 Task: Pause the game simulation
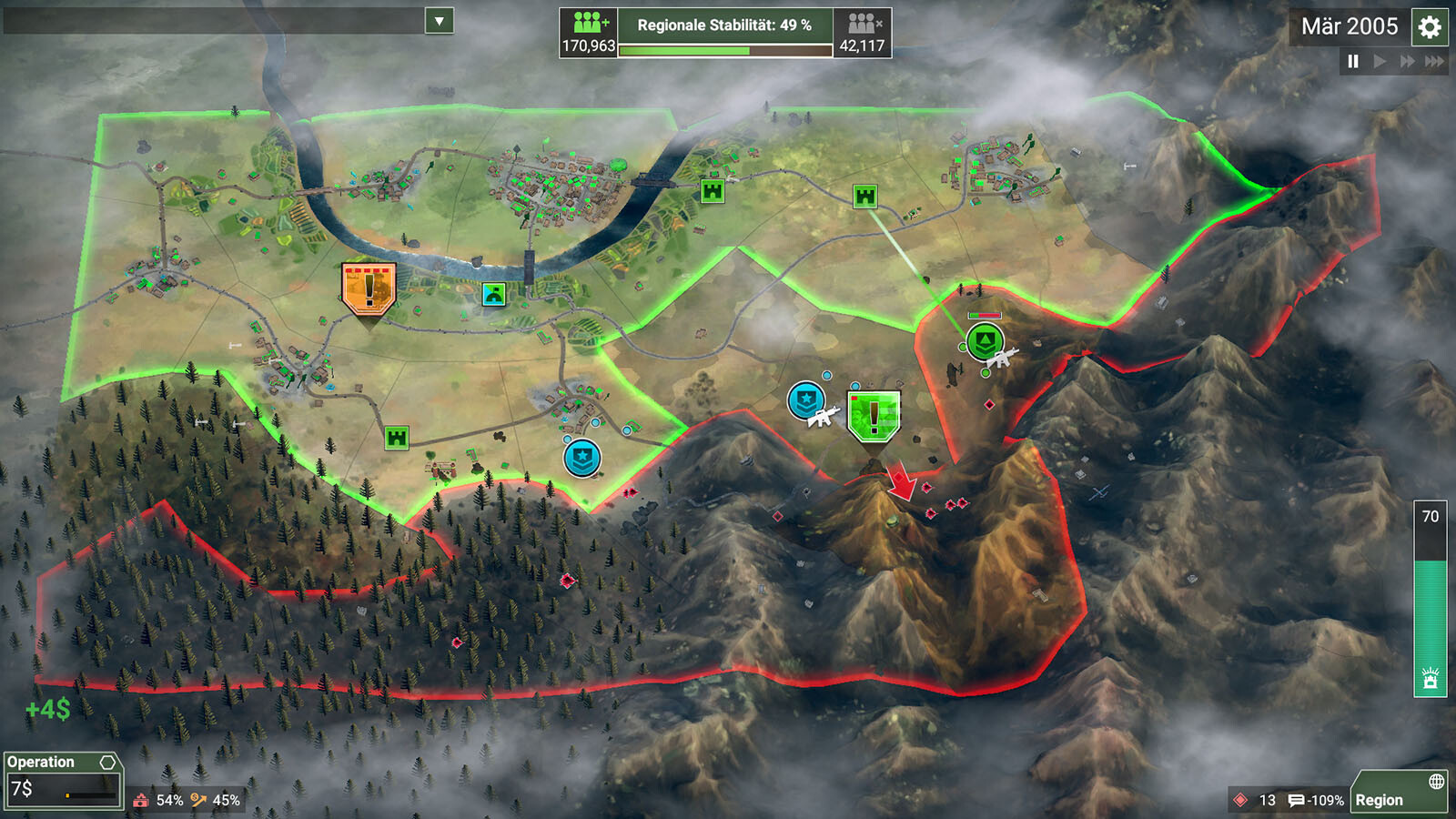(x=1353, y=61)
